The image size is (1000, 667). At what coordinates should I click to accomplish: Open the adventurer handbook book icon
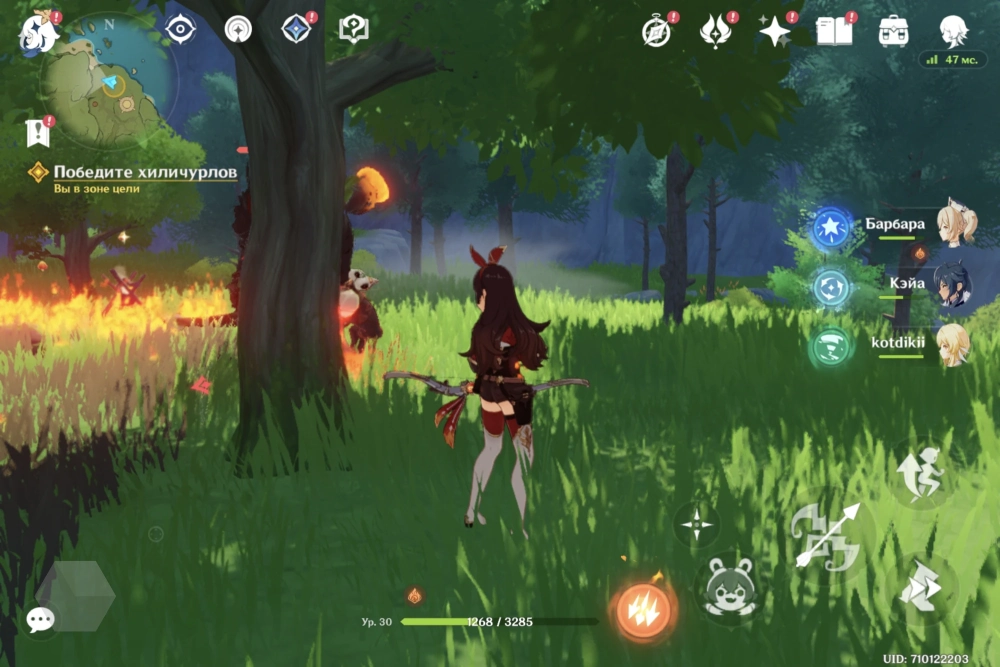coord(834,32)
